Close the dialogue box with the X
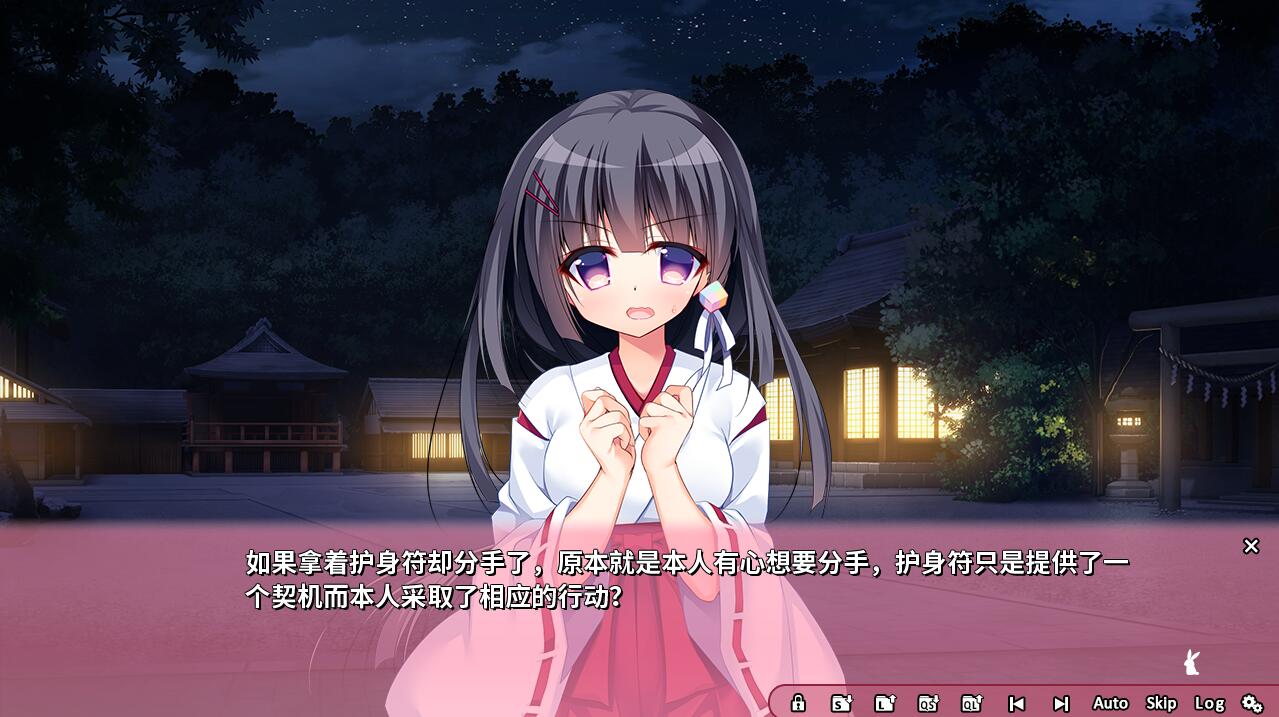The image size is (1279, 717). click(1250, 546)
